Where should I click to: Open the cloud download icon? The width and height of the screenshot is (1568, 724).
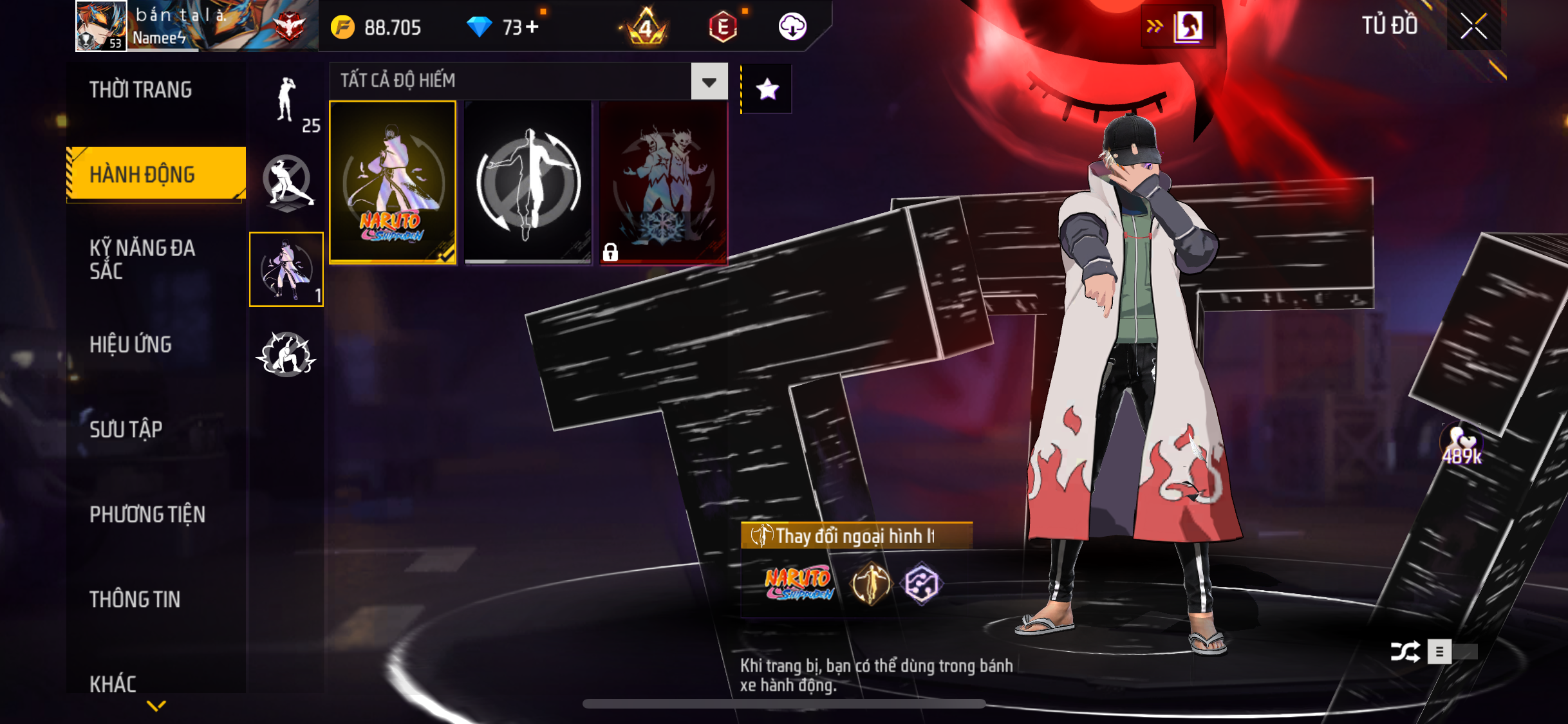(792, 27)
